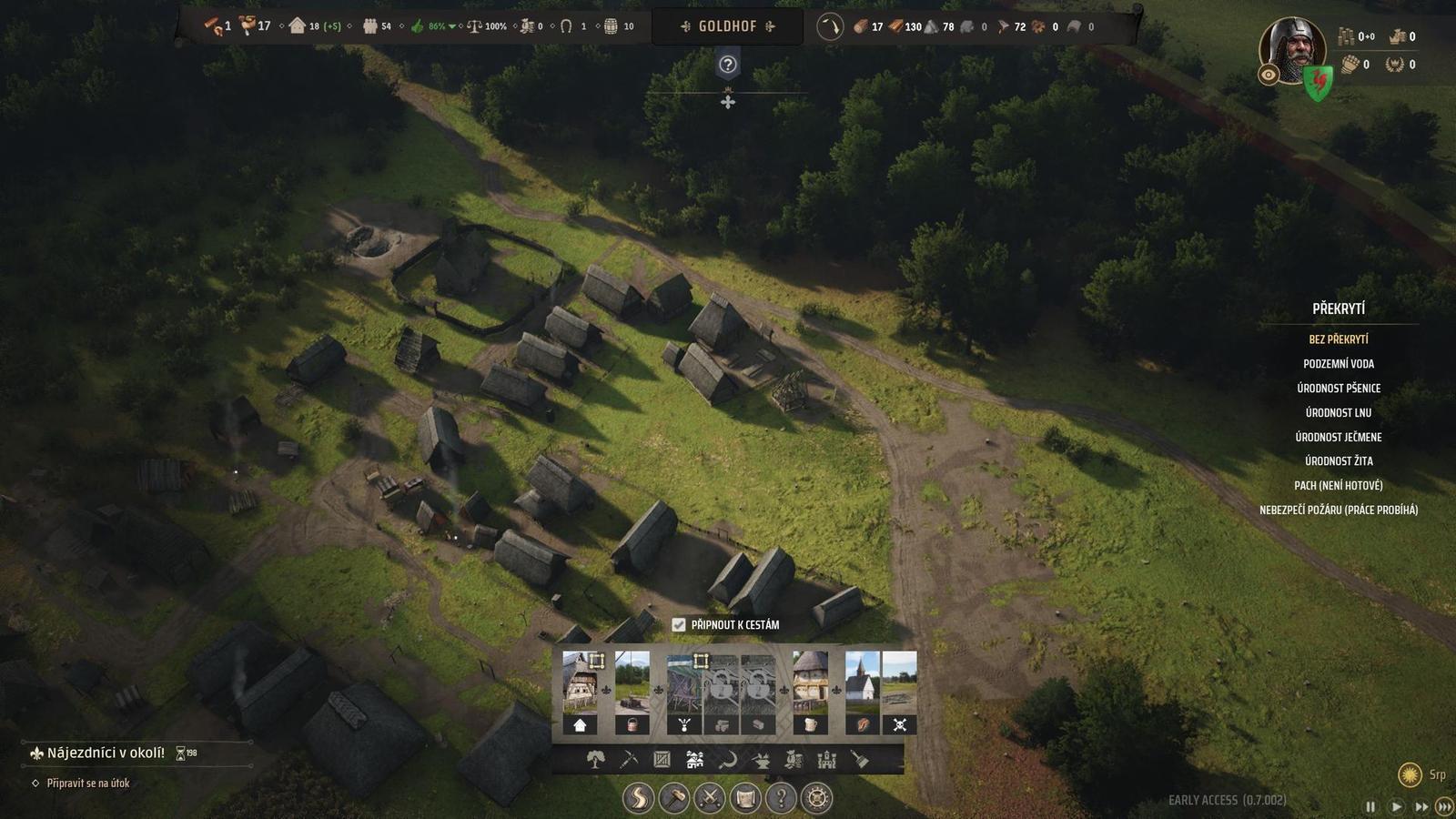
Task: Select the church building card
Action: coord(863,693)
